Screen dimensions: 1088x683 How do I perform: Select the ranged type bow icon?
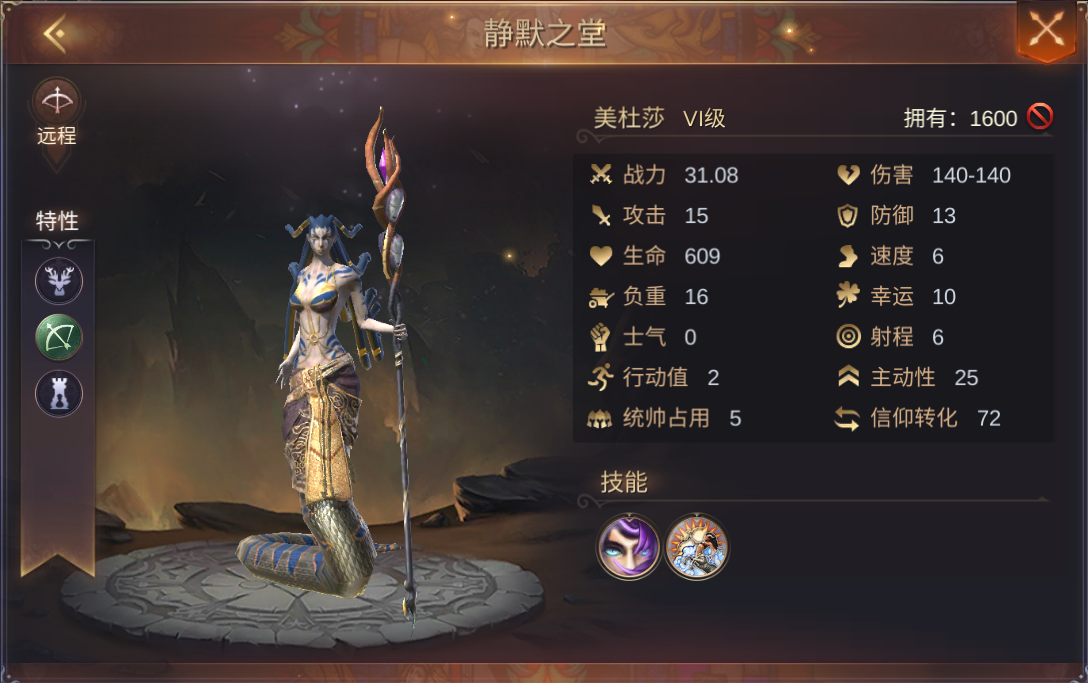[x=57, y=101]
